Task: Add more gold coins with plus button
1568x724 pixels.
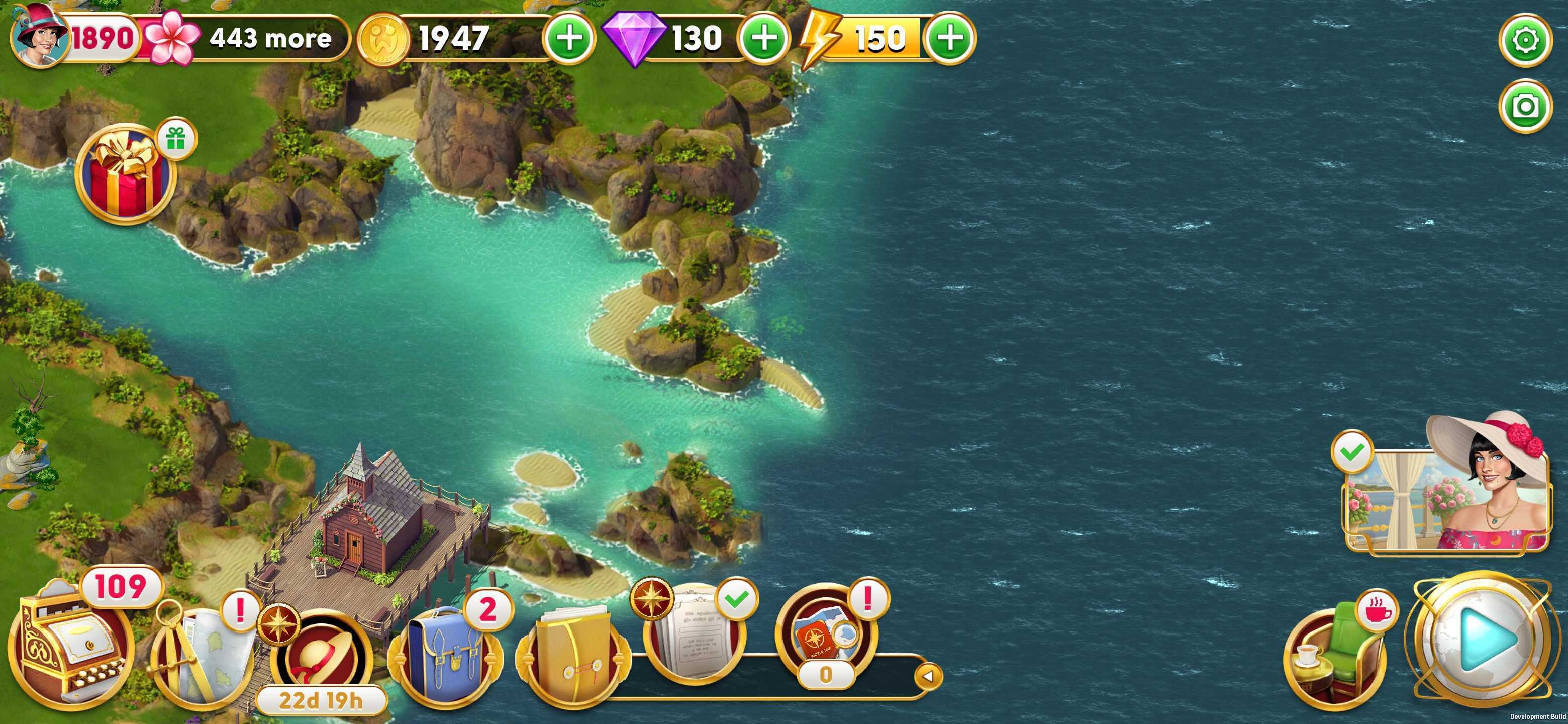Action: [569, 38]
